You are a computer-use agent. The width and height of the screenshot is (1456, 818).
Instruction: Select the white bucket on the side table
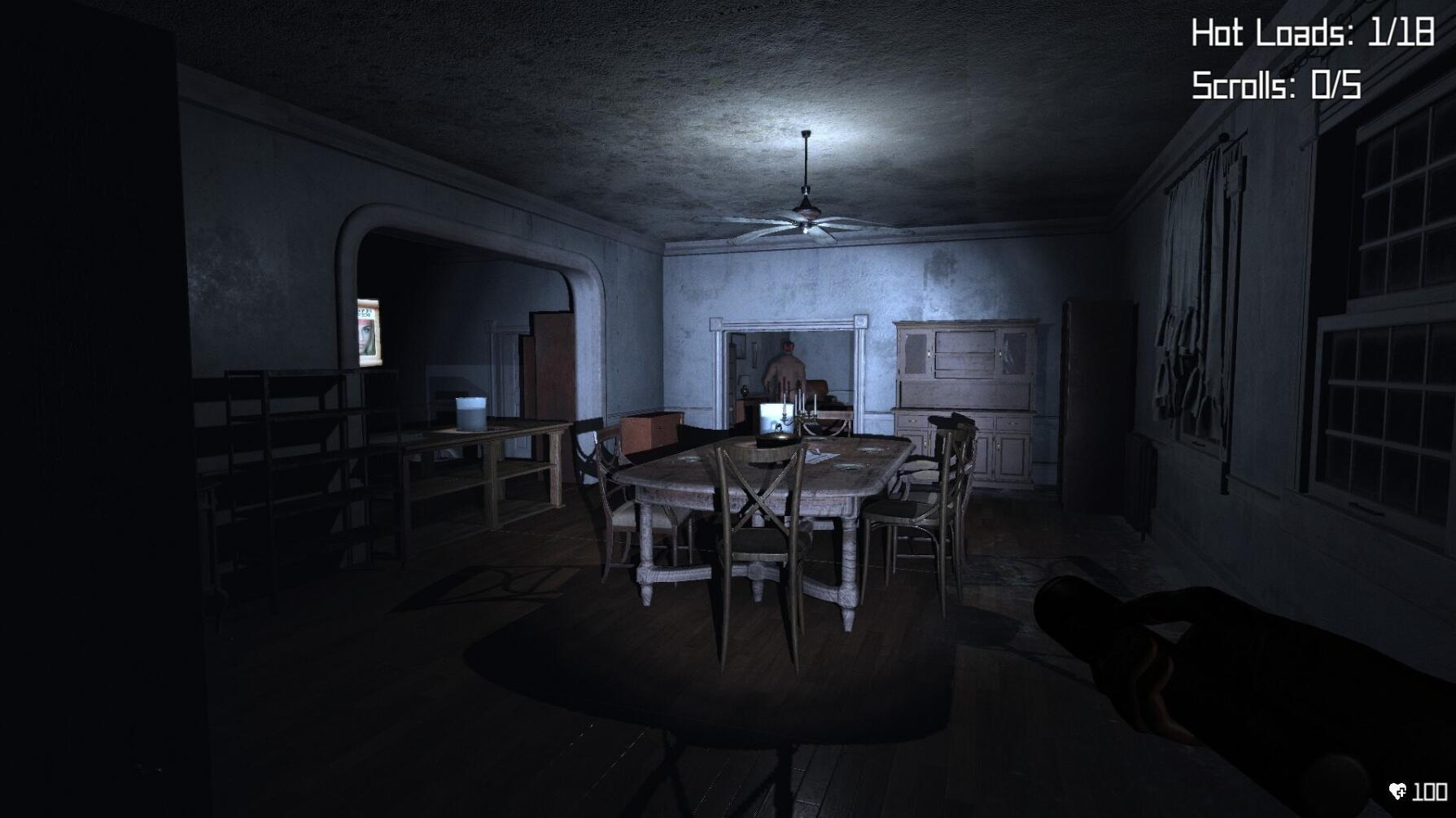pos(471,413)
